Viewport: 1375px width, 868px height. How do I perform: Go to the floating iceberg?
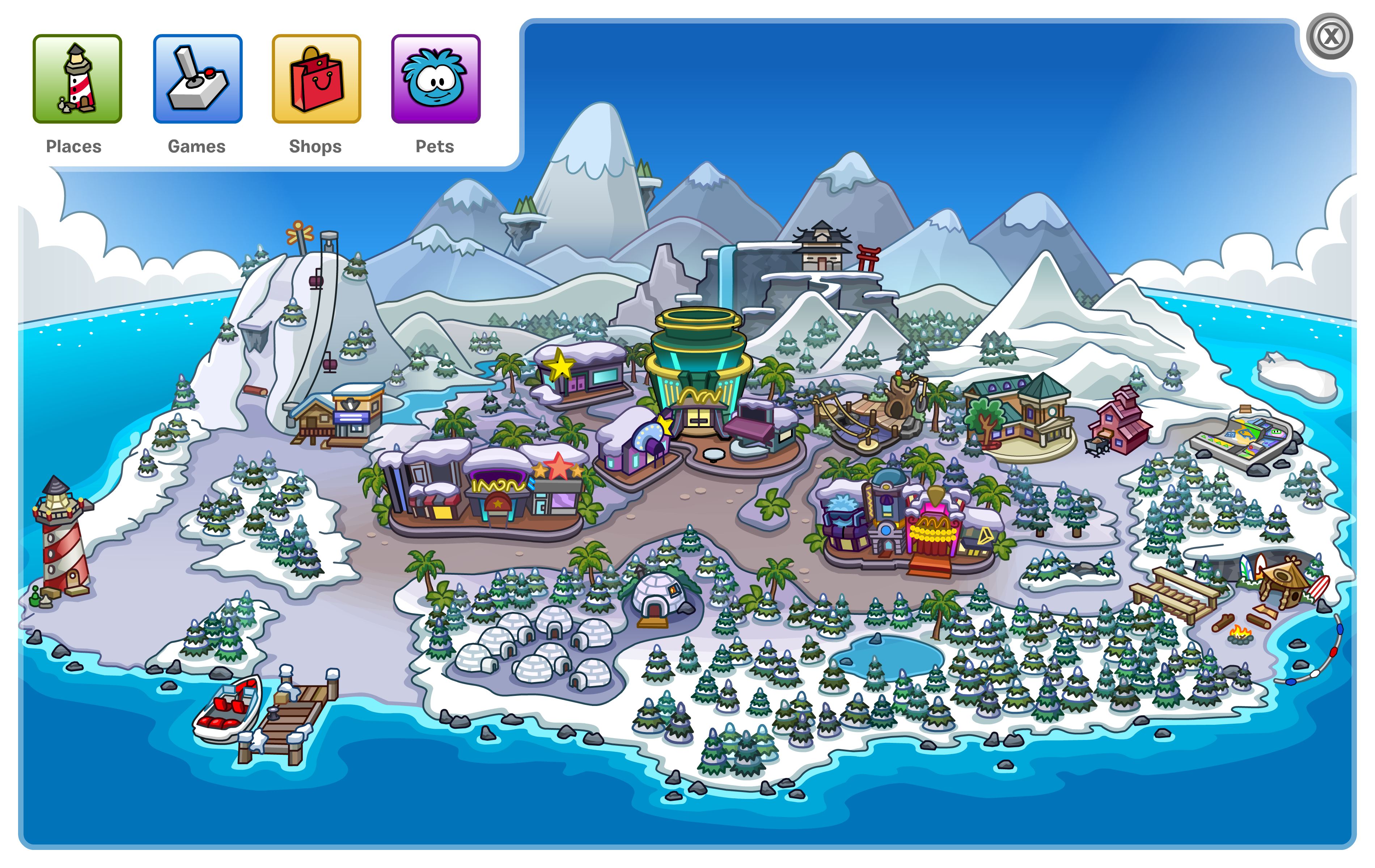(1296, 376)
